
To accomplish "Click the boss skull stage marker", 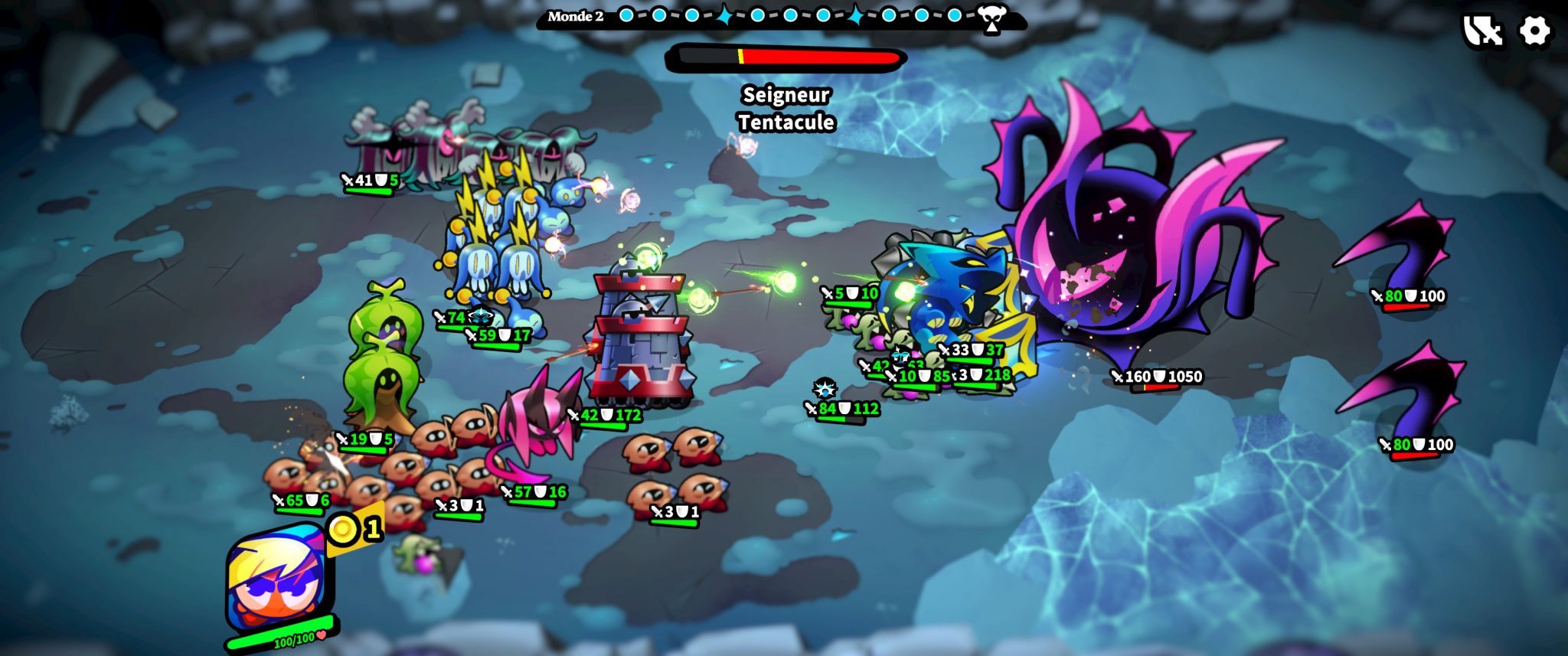I will 992,18.
